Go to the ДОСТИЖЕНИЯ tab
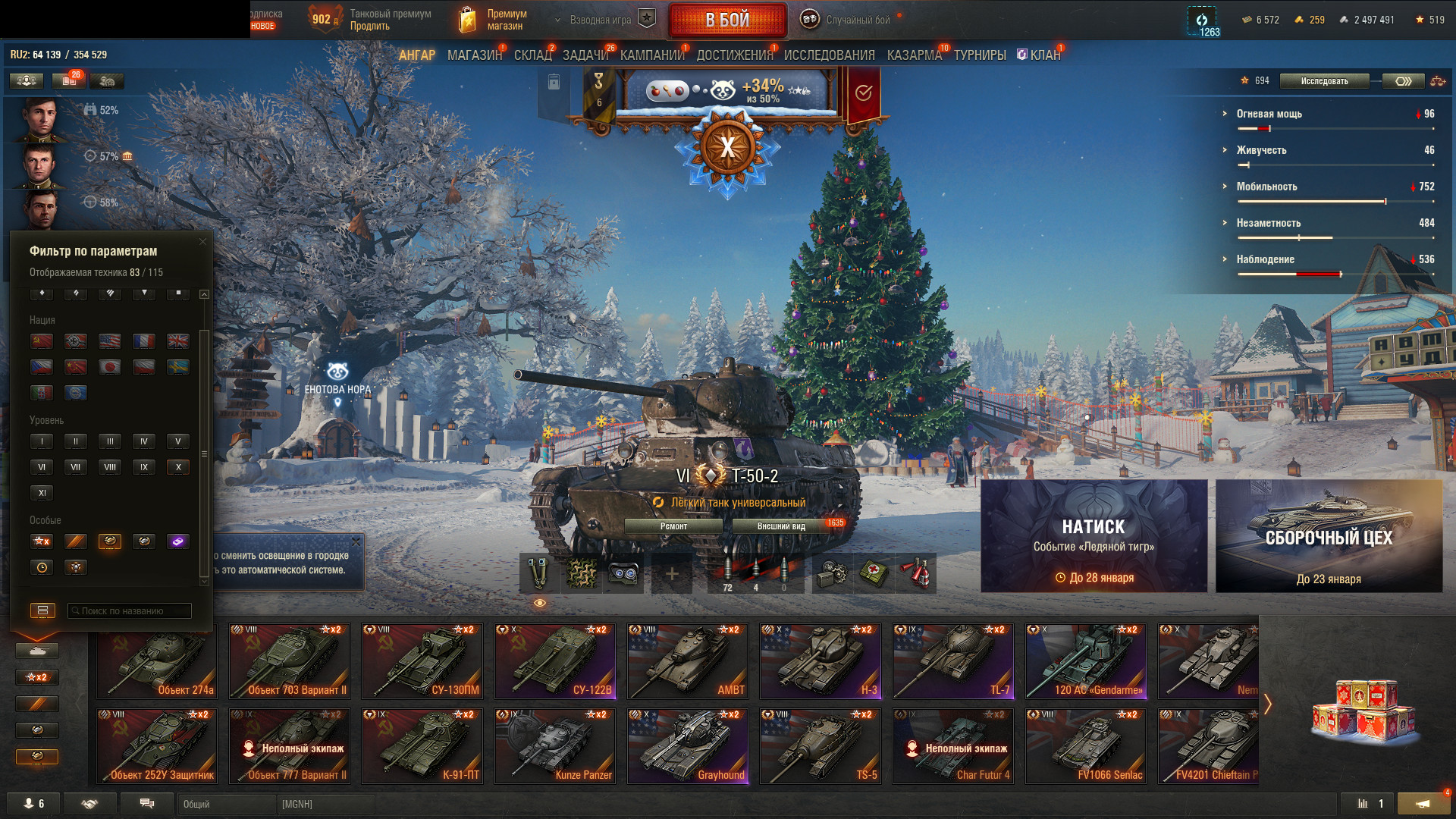This screenshot has width=1456, height=819. point(734,55)
